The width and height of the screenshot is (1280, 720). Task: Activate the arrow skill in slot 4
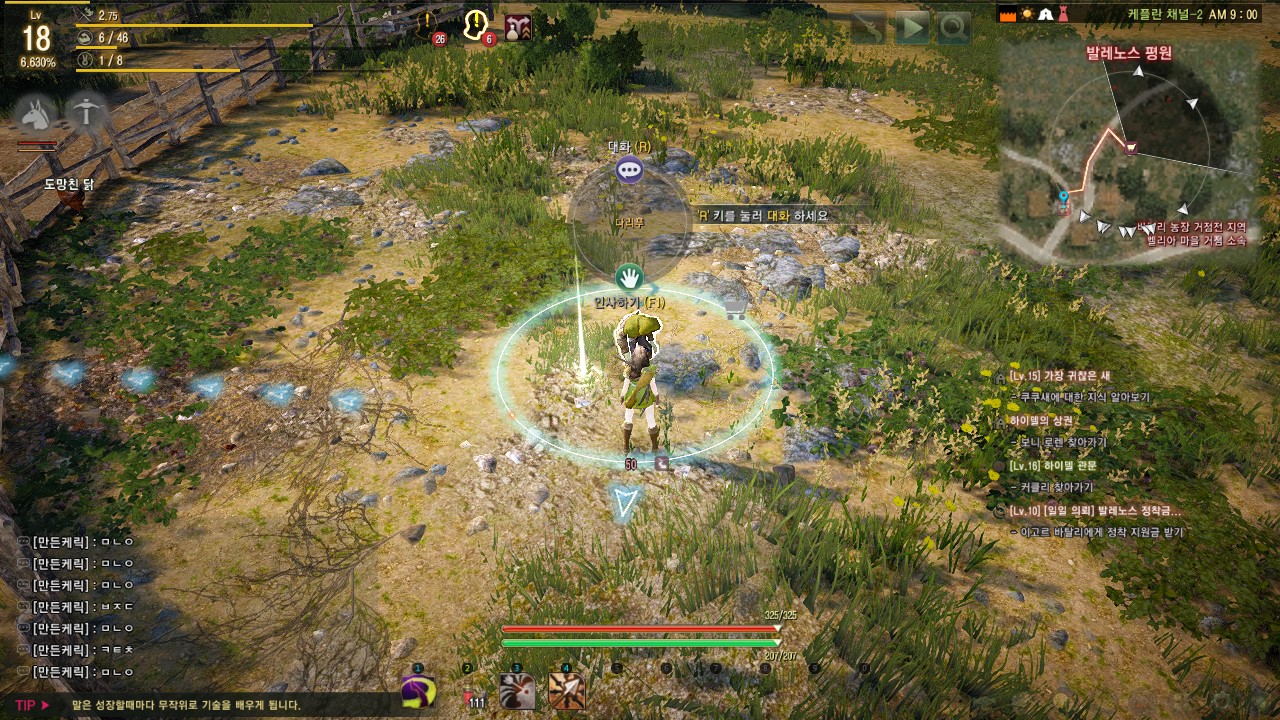coord(566,691)
